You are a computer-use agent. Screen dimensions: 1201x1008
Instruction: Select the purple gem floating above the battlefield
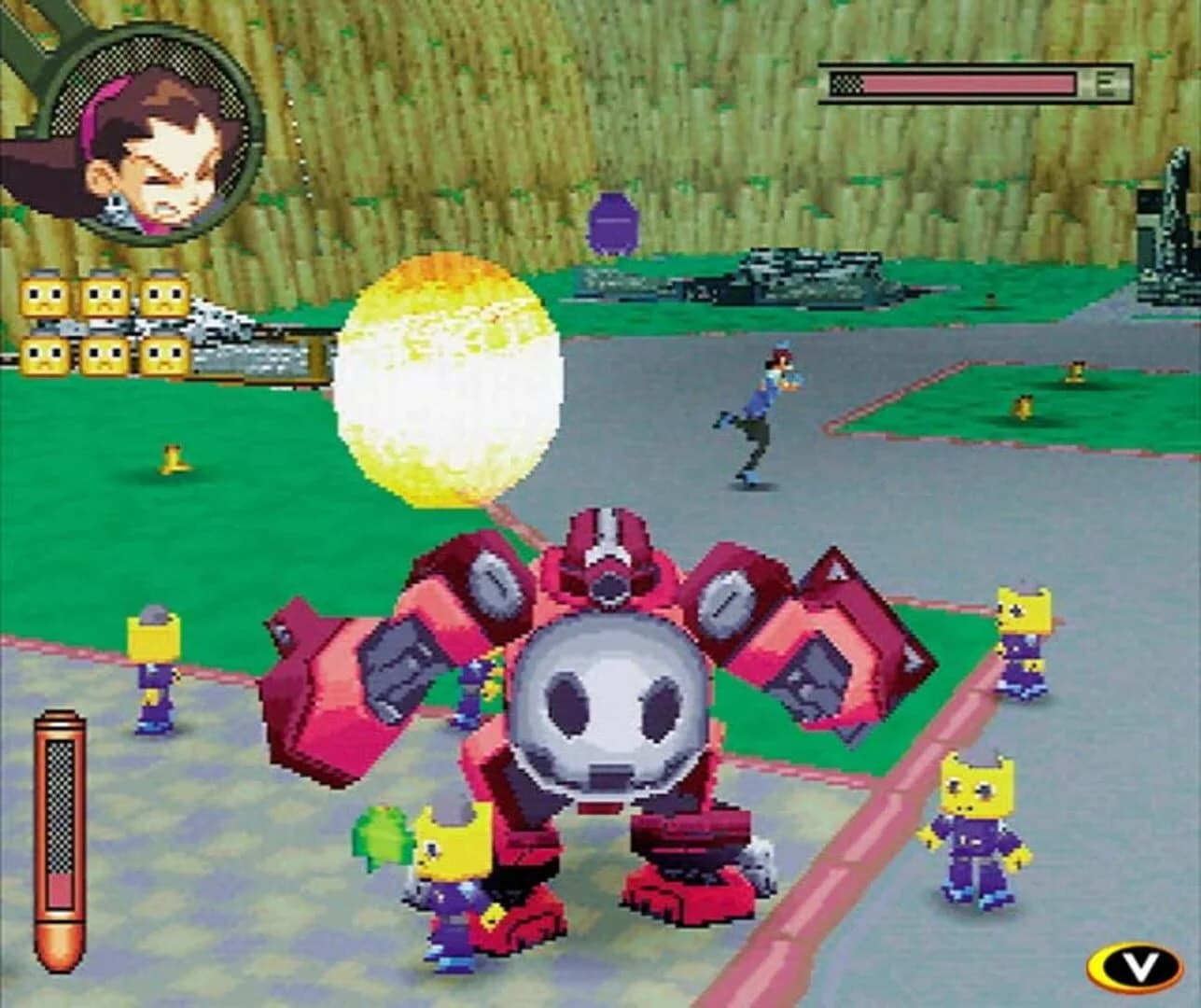[614, 224]
